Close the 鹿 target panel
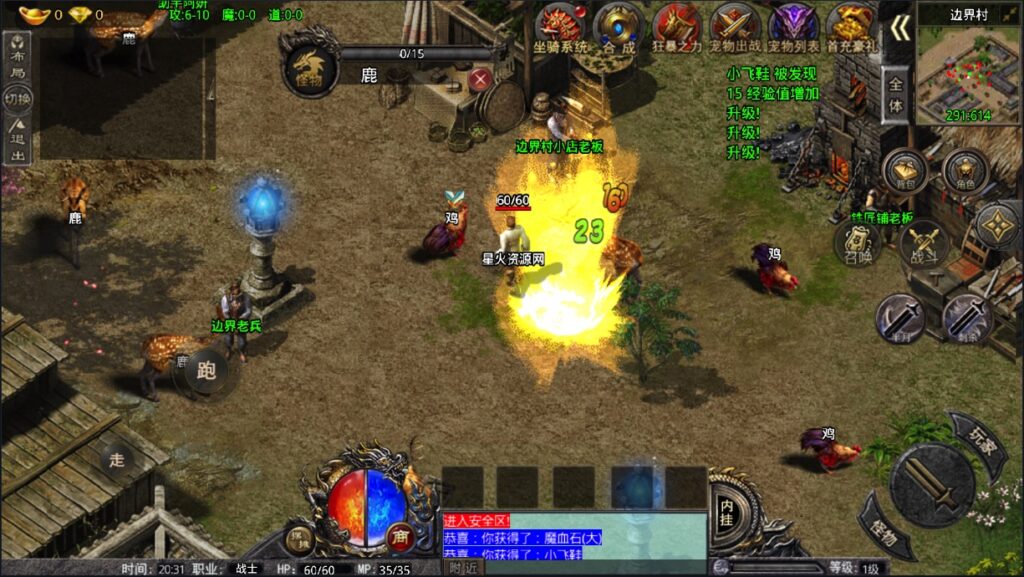 481,78
